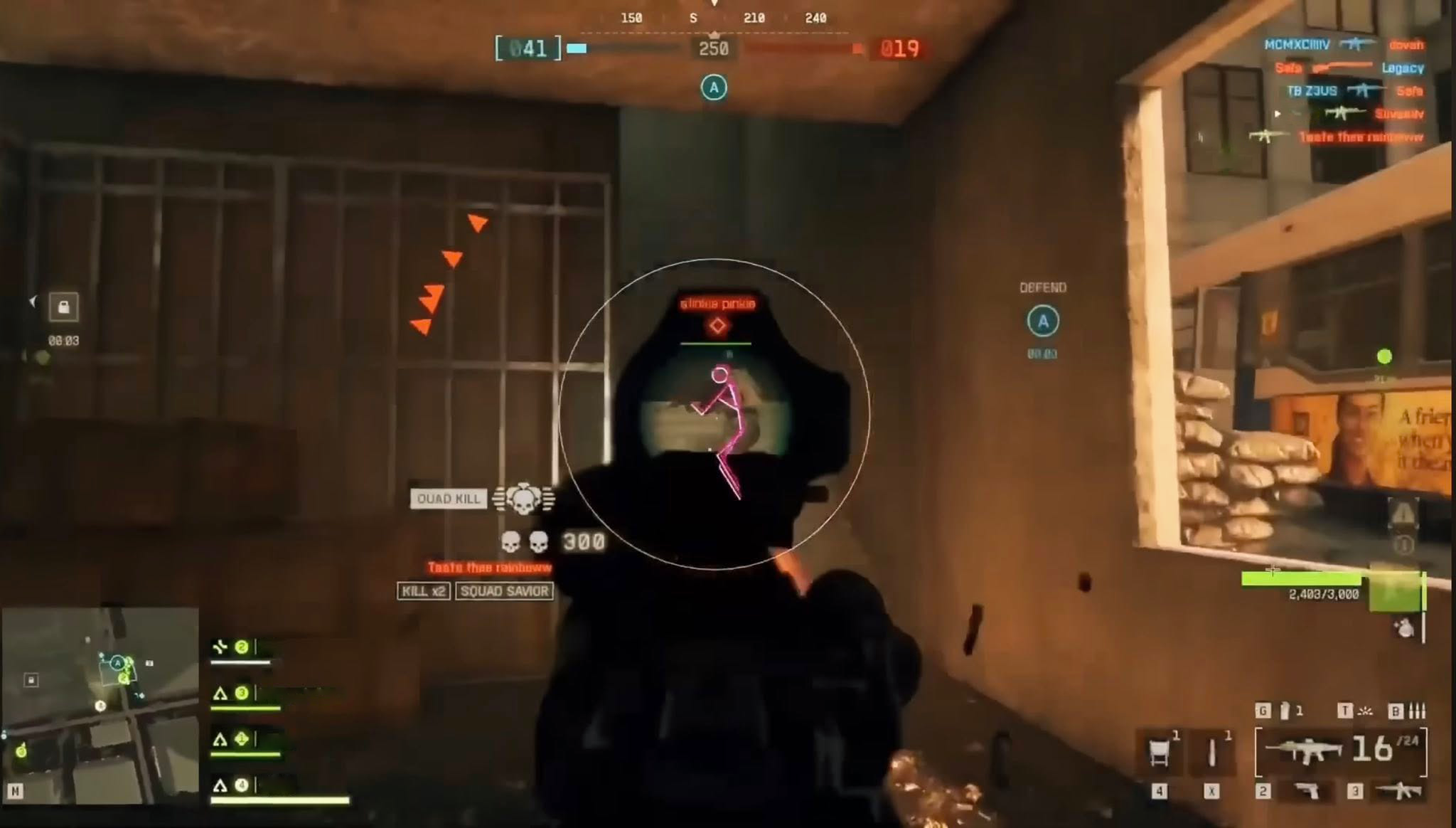
Task: Click the KILL x2 label
Action: [422, 592]
